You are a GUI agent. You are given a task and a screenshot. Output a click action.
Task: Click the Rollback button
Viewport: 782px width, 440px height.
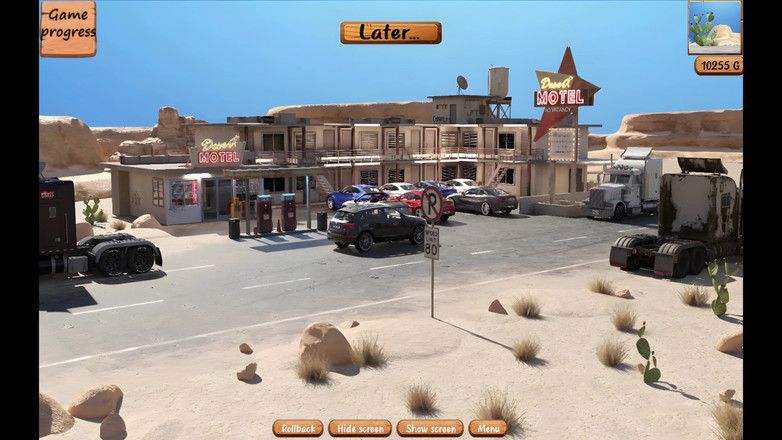[x=297, y=428]
